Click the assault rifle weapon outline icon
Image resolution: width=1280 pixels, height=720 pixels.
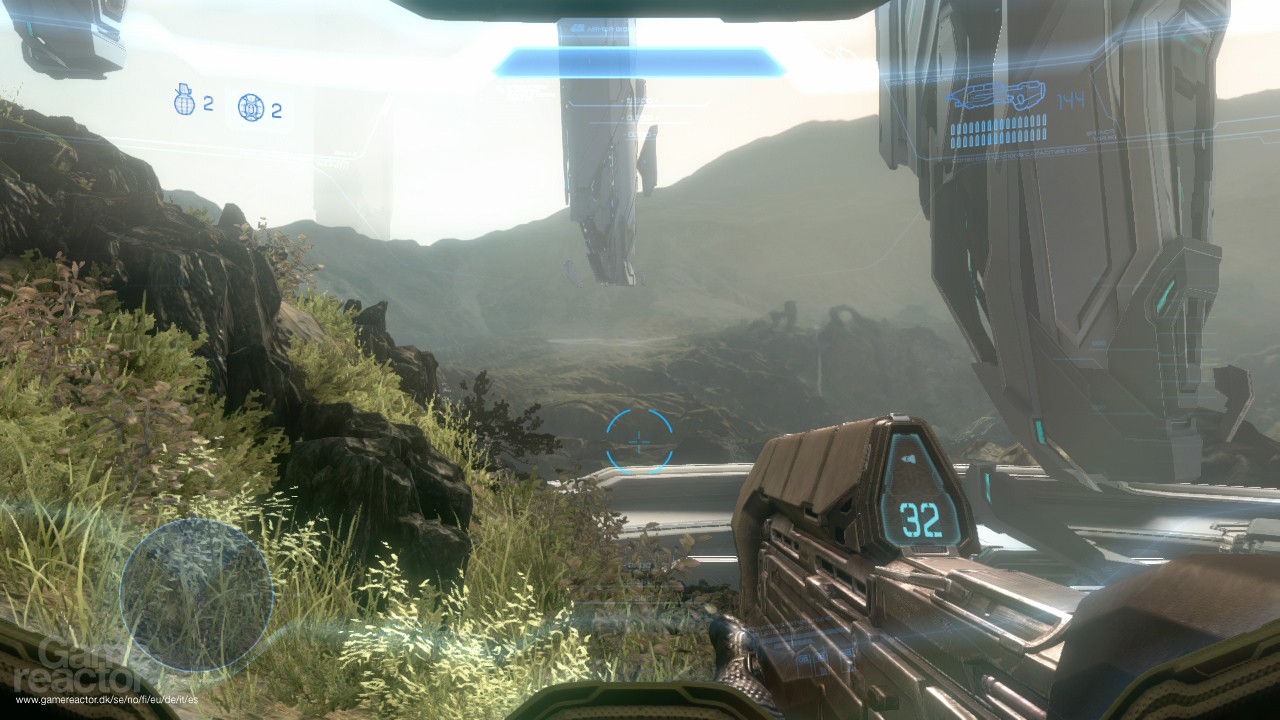pos(995,93)
